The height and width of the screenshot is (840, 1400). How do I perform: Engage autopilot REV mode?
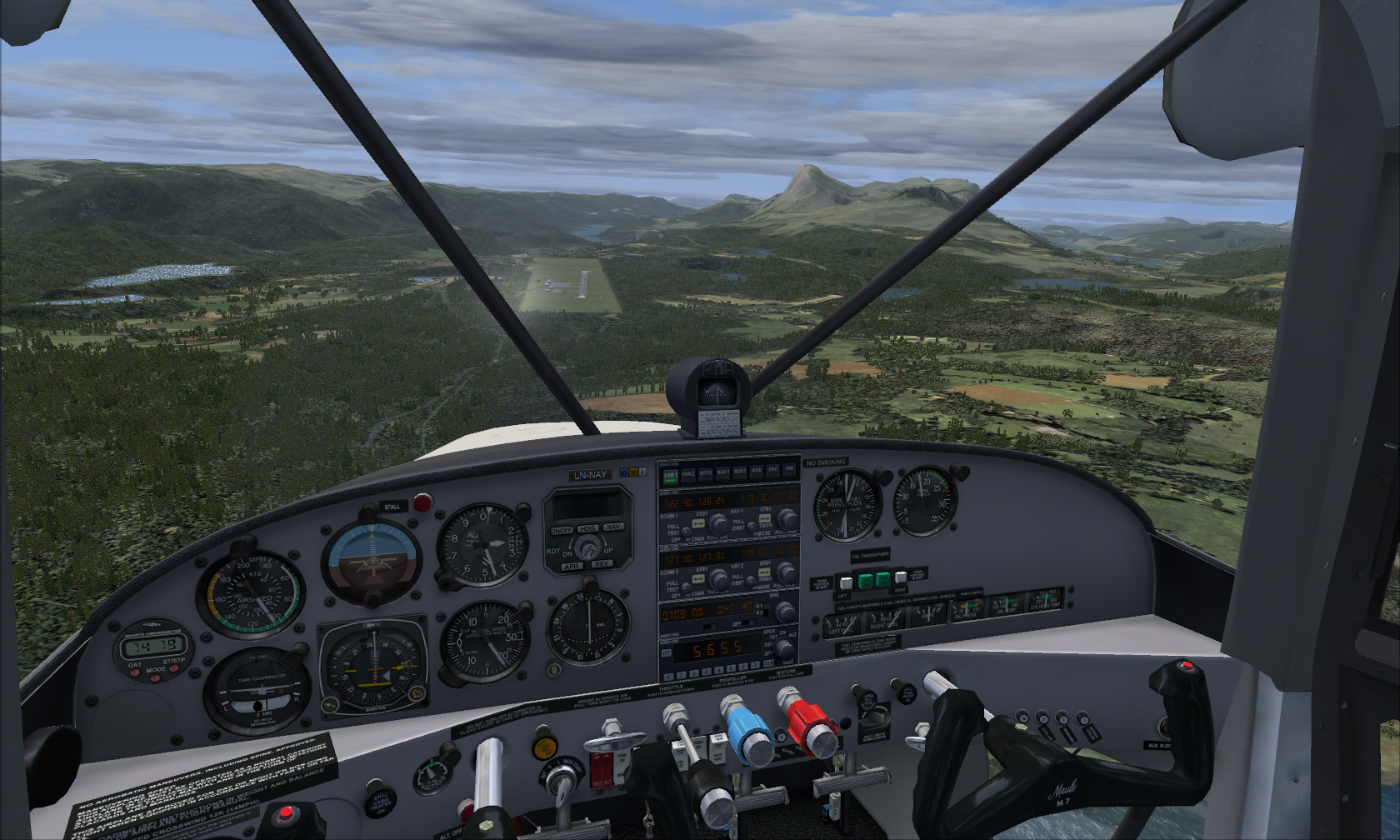602,564
